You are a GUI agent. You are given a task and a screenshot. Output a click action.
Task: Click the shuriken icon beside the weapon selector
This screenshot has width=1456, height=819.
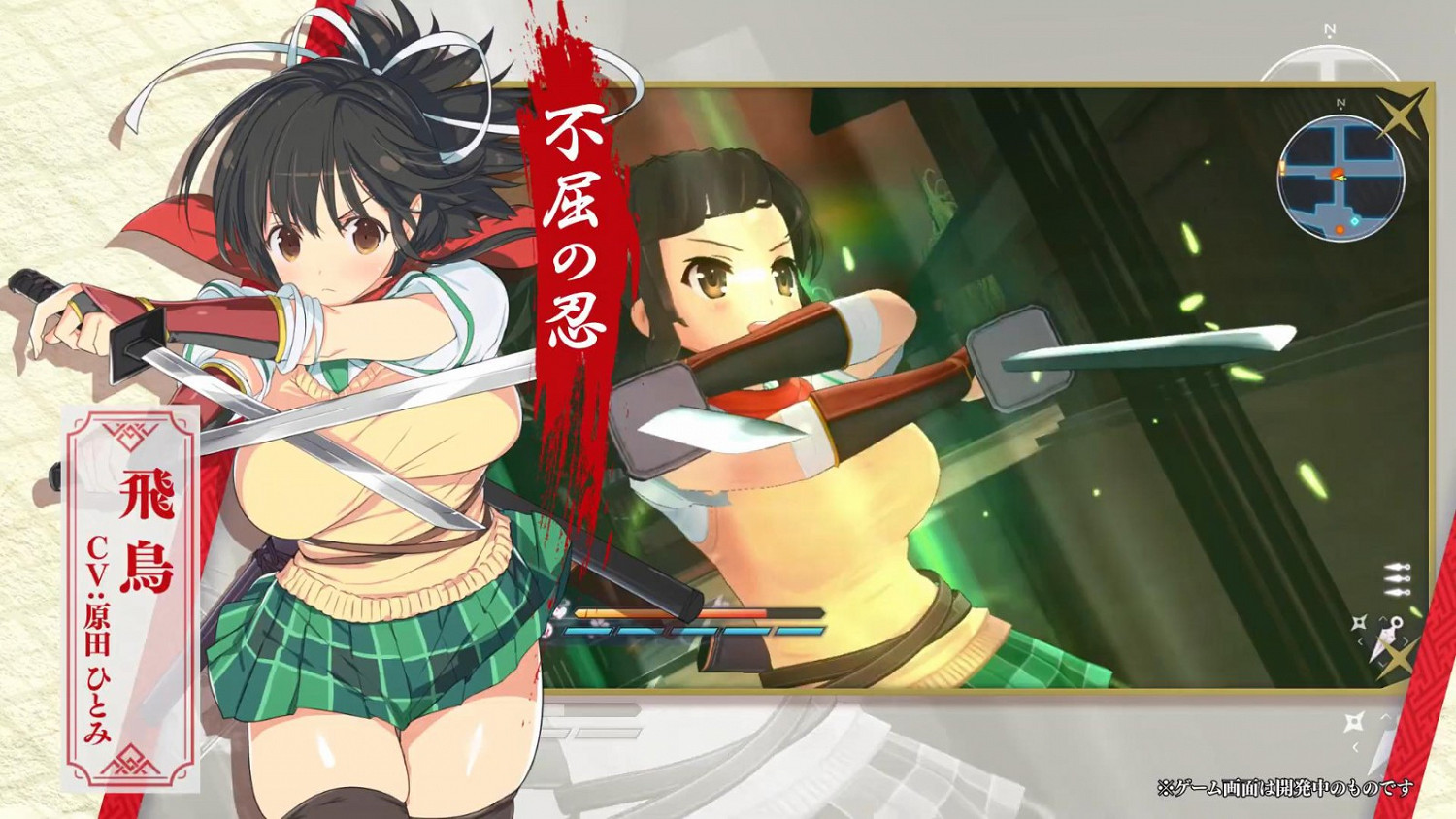(x=1359, y=622)
